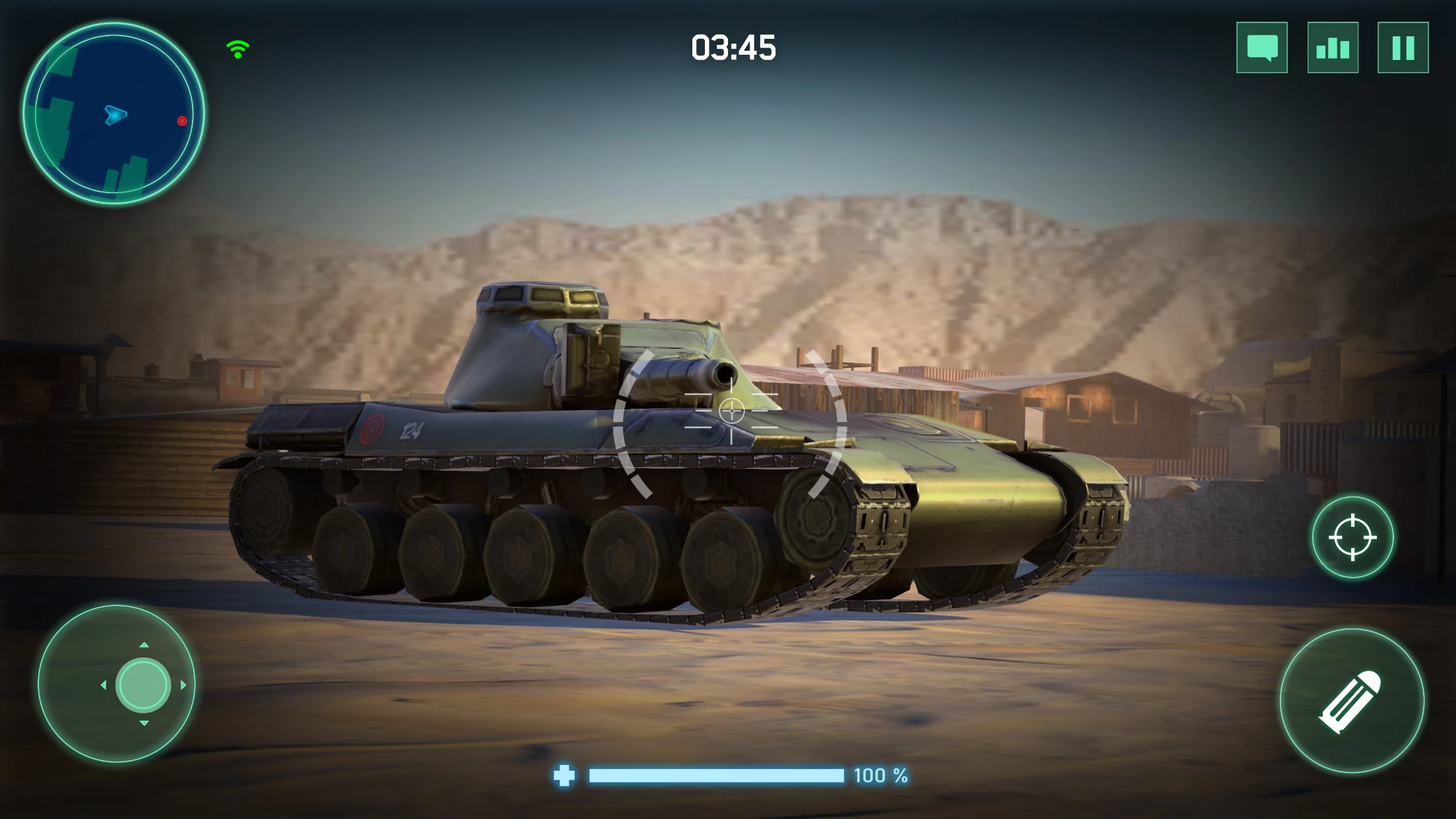Activate auto-aim target lock
Screen dimensions: 1456x819
pyautogui.click(x=1354, y=538)
